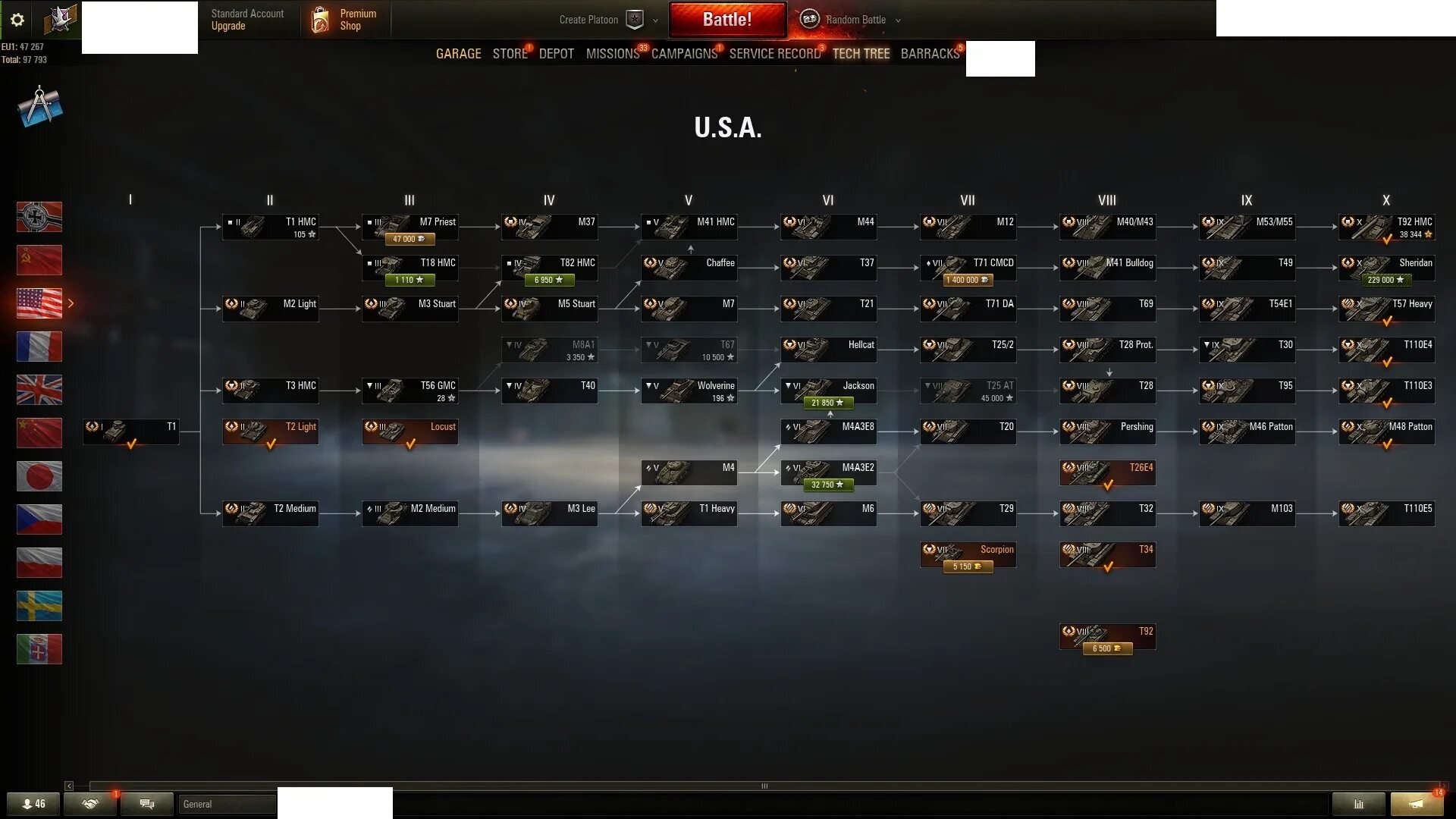This screenshot has width=1456, height=819.
Task: Open the settings gear menu
Action: [17, 20]
